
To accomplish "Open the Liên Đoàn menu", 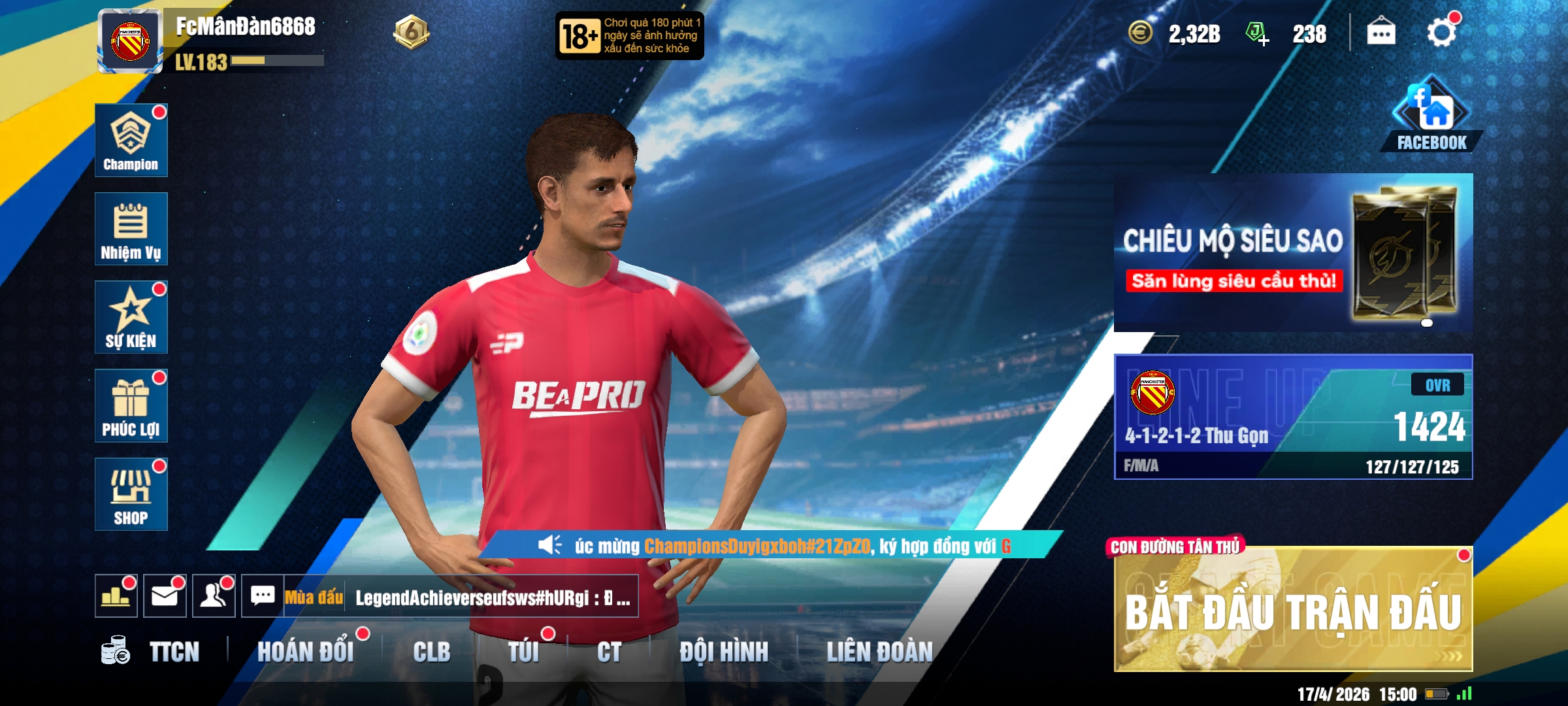I will click(x=879, y=652).
